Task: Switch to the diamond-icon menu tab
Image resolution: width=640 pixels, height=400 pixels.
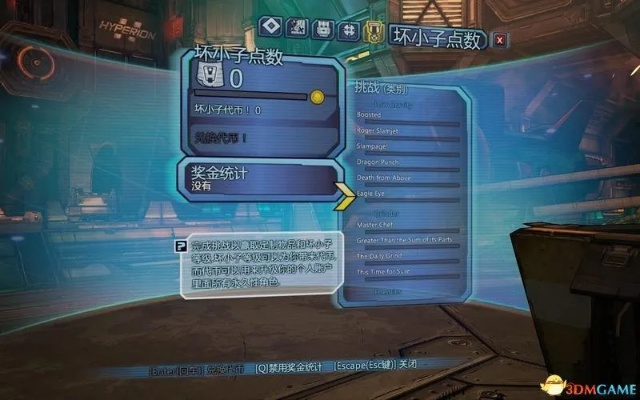Action: (269, 26)
